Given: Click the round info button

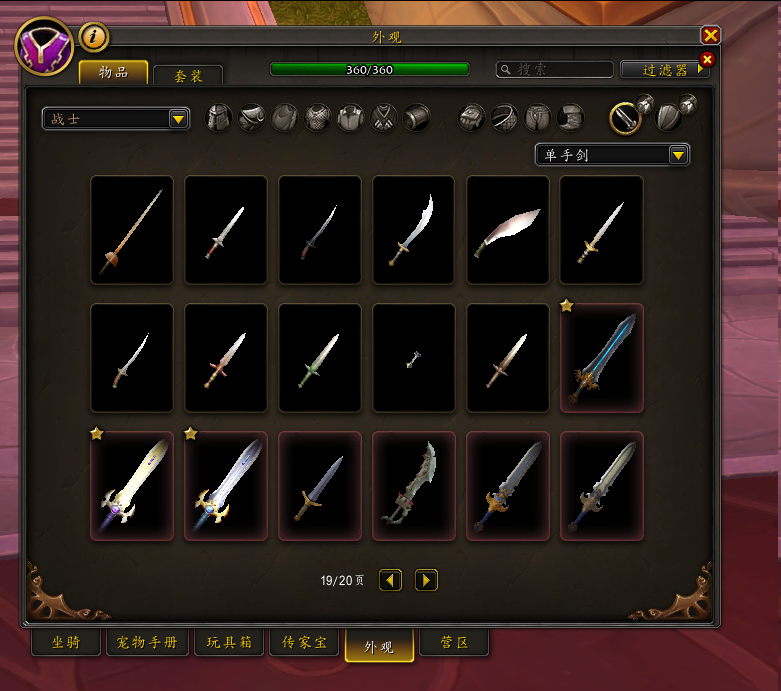Looking at the screenshot, I should 94,37.
